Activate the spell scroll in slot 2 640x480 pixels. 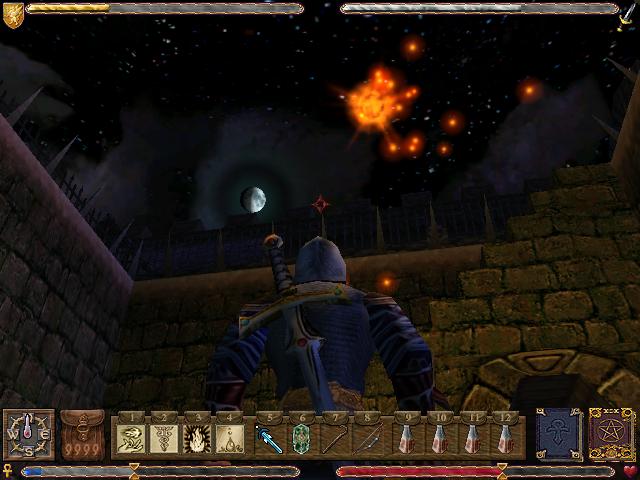pyautogui.click(x=164, y=438)
